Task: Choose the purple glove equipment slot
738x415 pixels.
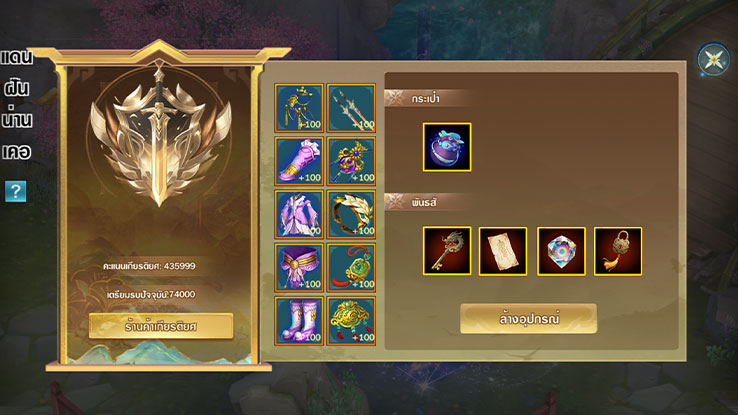Action: coord(300,161)
